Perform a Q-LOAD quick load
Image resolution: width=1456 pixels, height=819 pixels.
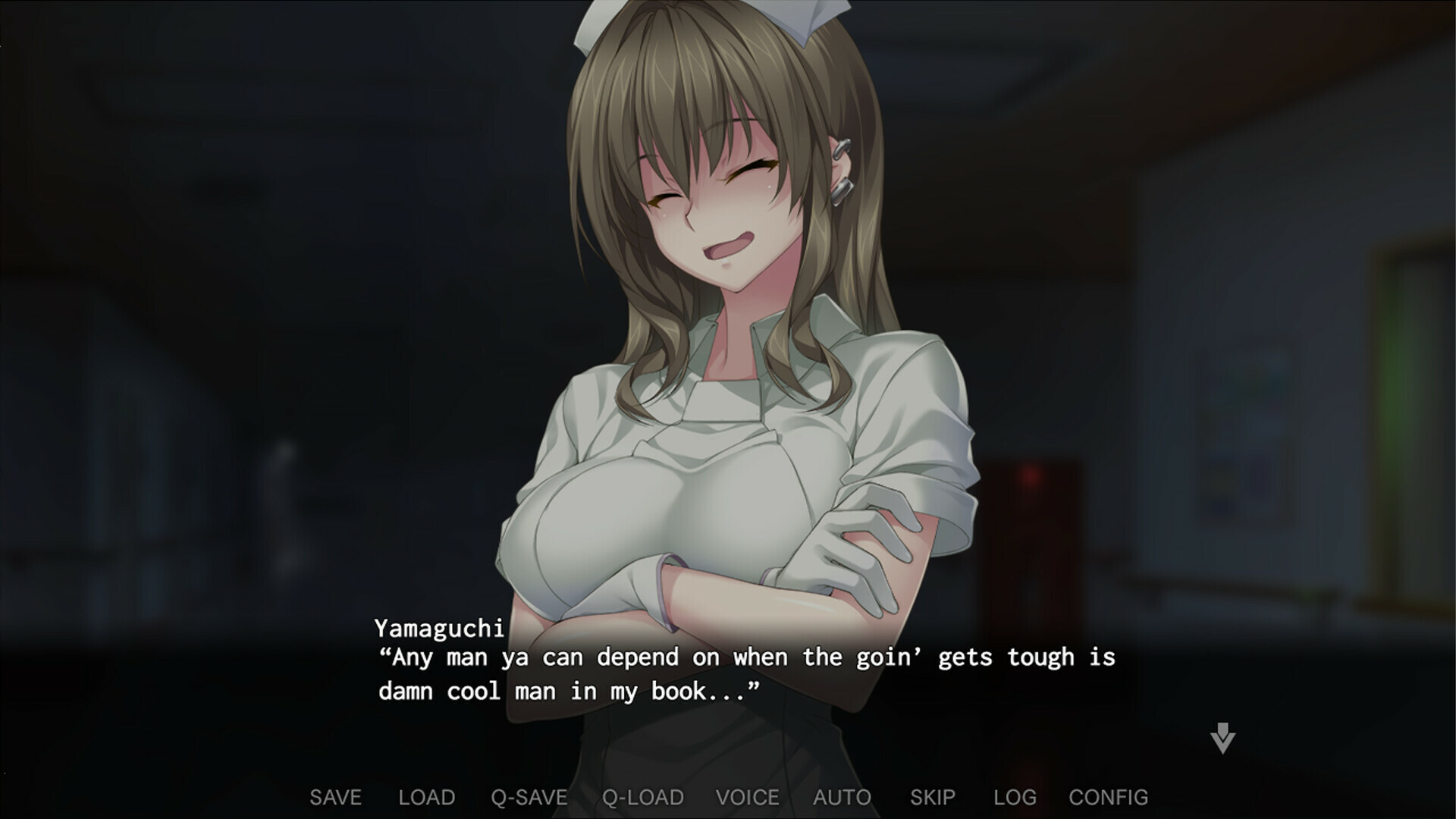pyautogui.click(x=641, y=797)
